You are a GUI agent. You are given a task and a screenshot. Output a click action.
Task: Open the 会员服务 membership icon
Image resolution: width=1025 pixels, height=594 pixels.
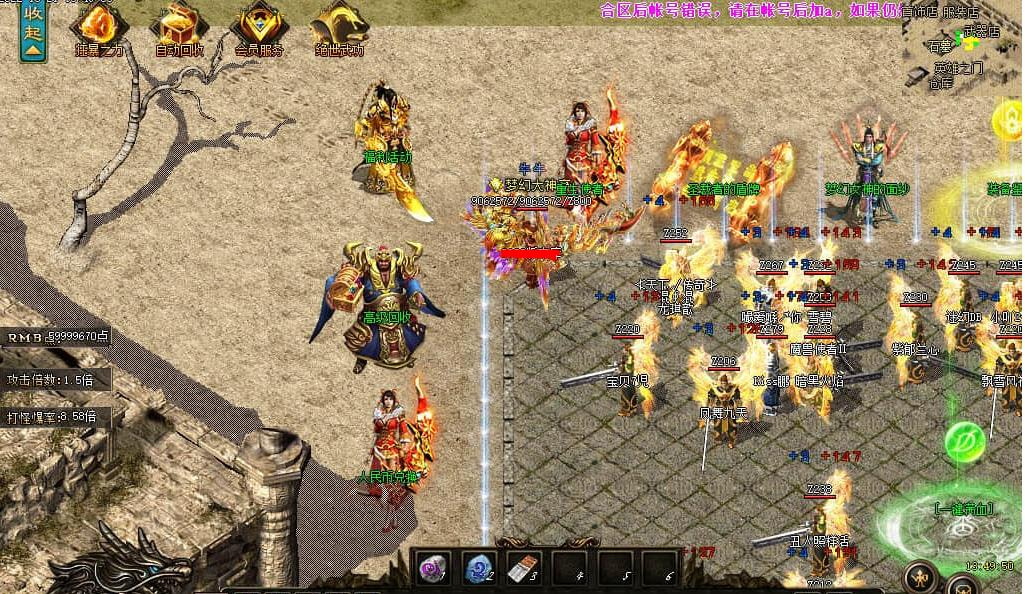(259, 26)
